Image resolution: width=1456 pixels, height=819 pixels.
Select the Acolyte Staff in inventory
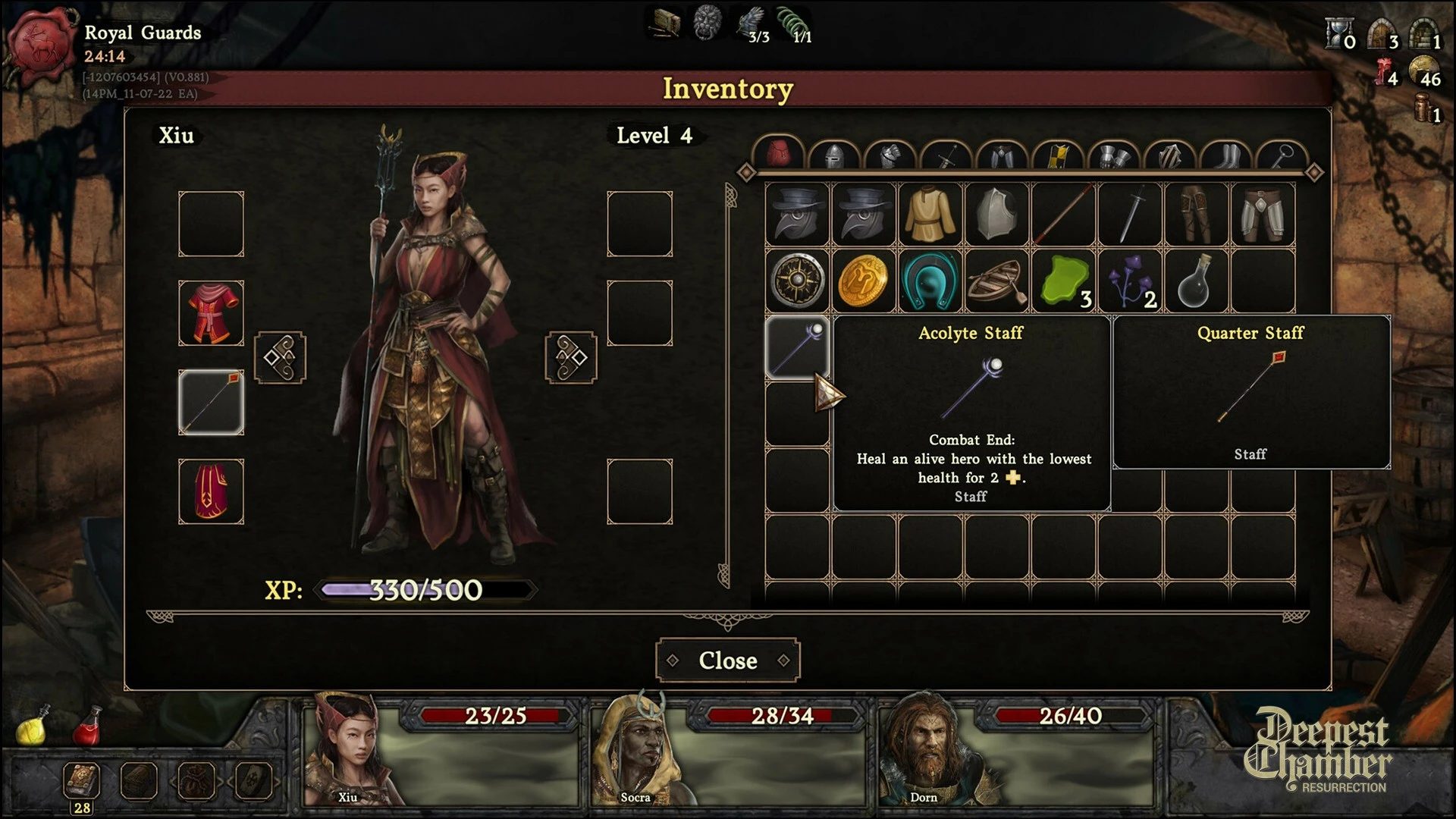[797, 348]
